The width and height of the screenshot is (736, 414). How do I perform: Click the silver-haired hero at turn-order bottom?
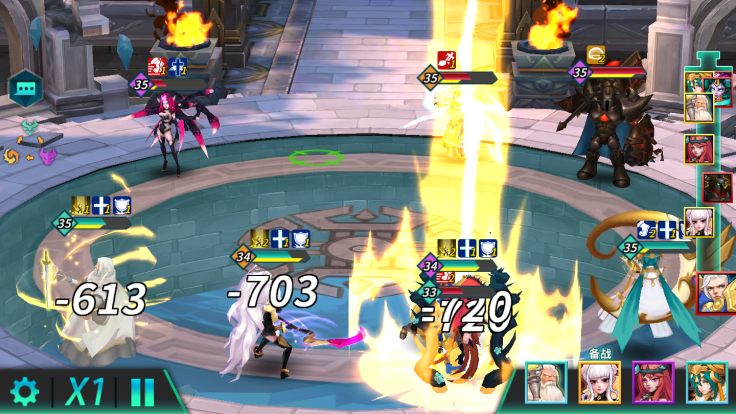pos(714,290)
